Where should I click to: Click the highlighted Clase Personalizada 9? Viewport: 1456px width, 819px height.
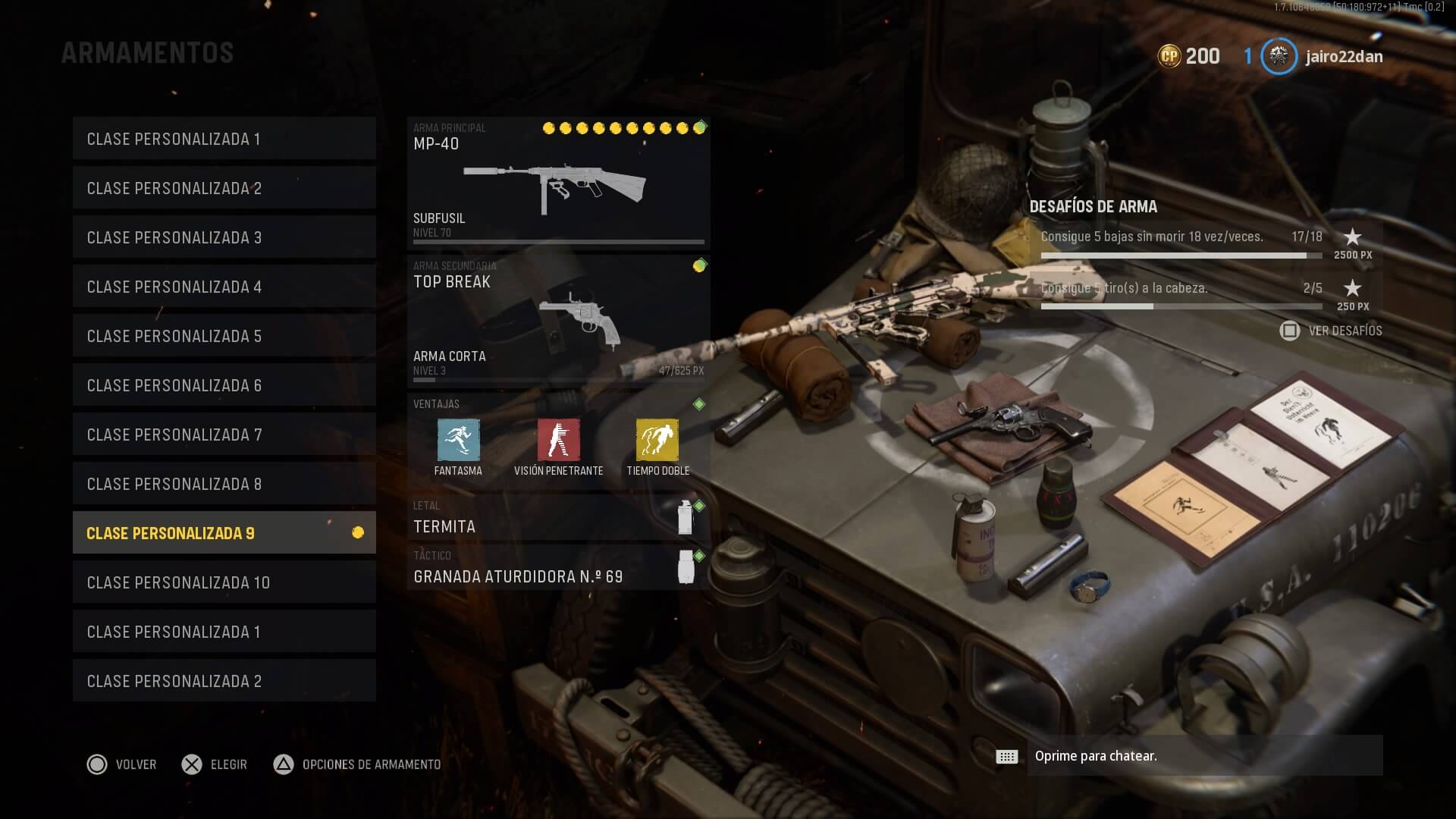(x=224, y=533)
